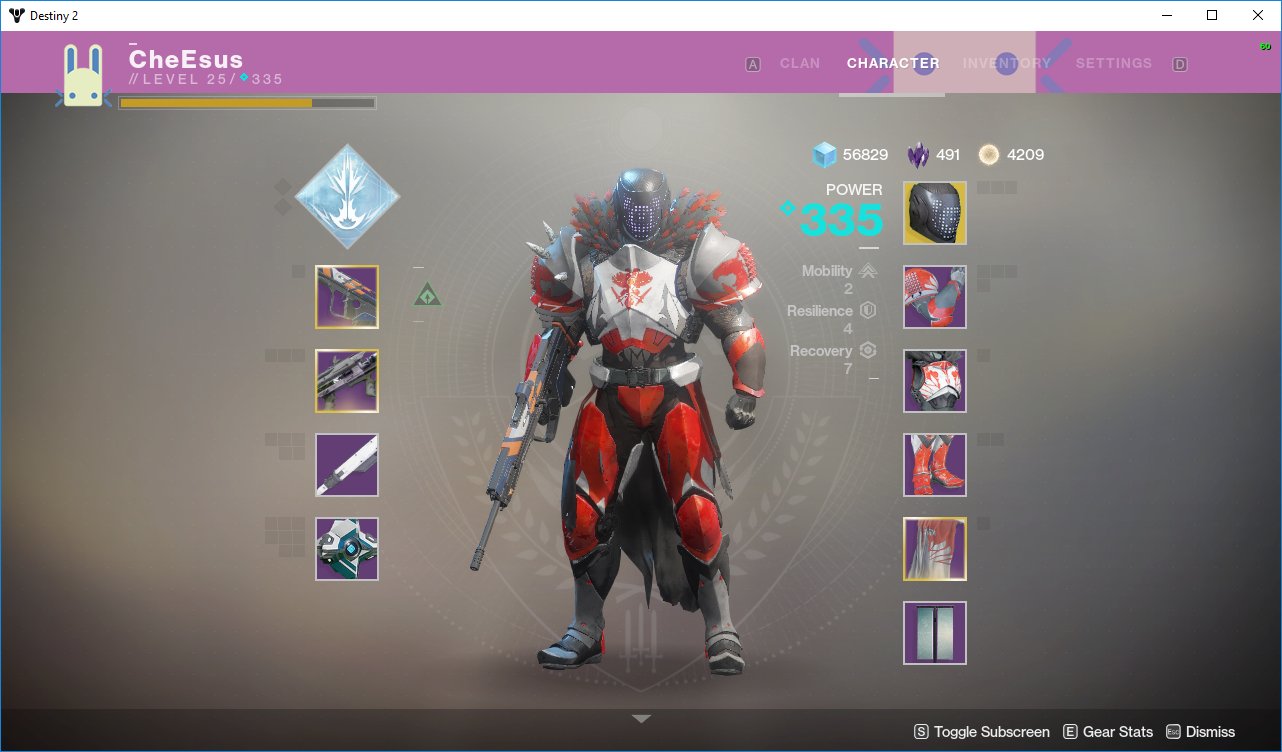1282x752 pixels.
Task: Select the chest armor slot
Action: pyautogui.click(x=935, y=381)
